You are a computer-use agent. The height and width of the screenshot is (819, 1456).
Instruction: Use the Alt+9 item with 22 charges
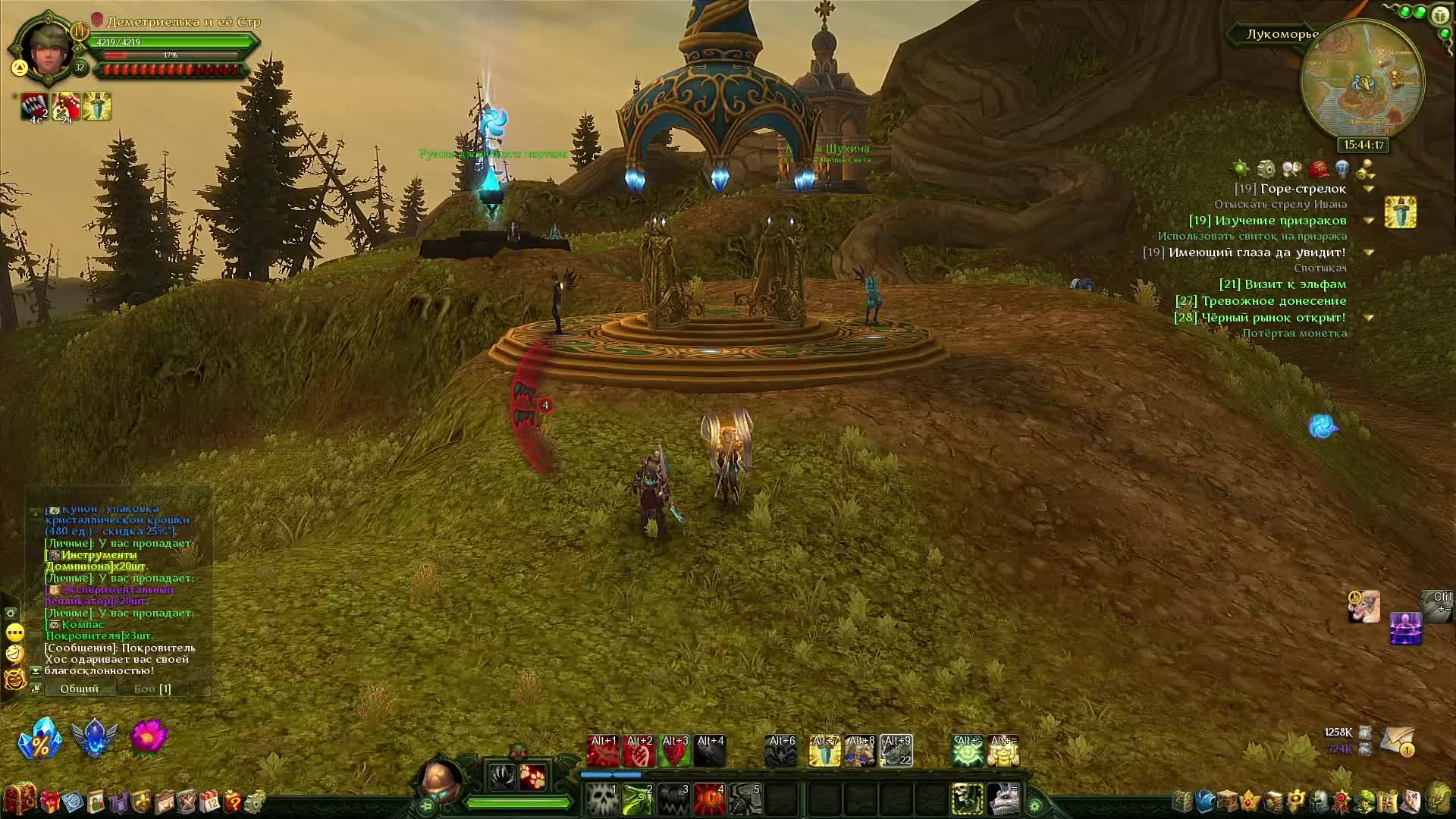click(896, 751)
